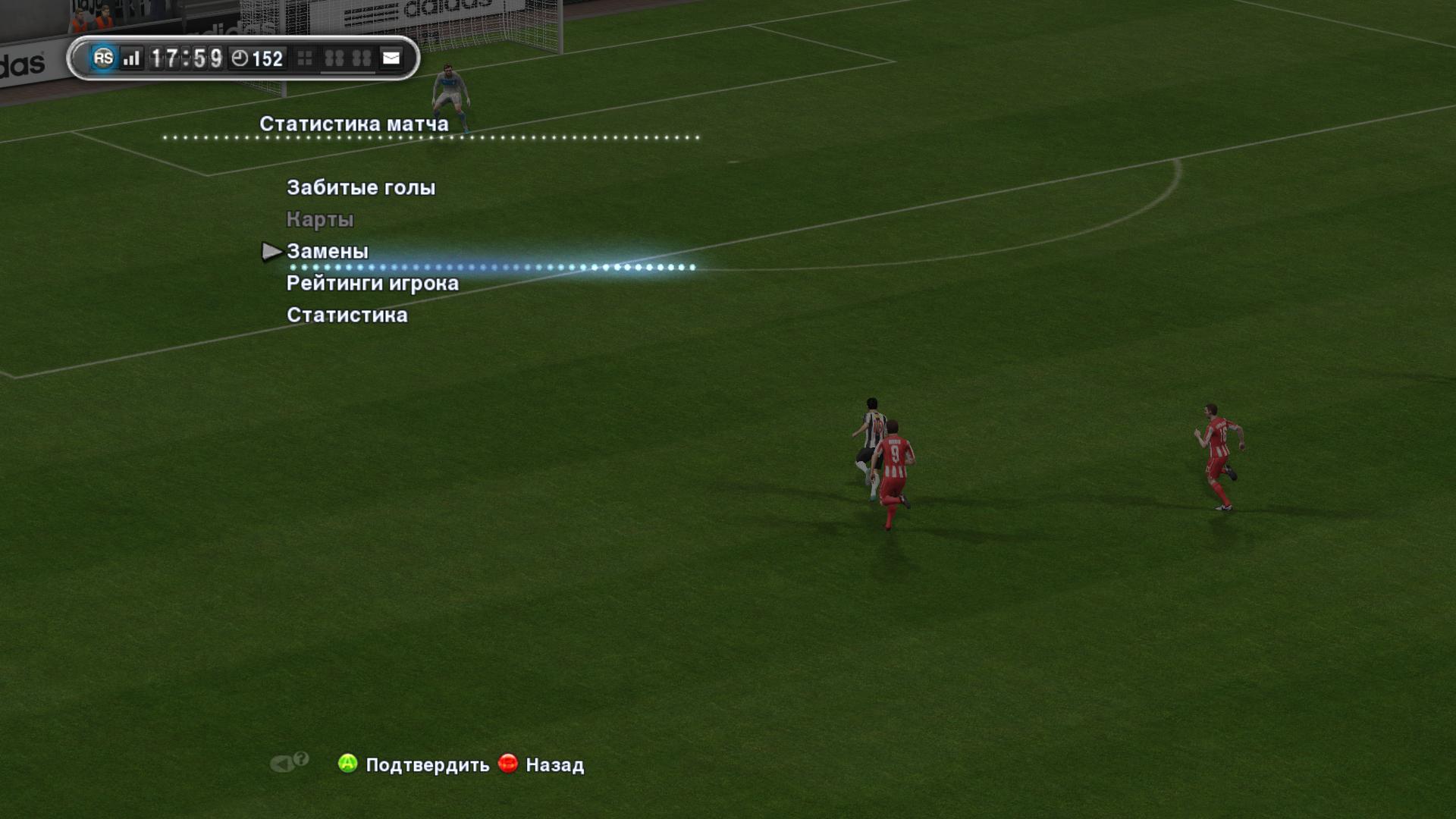Click the RS badge icon
The height and width of the screenshot is (819, 1456).
click(103, 58)
